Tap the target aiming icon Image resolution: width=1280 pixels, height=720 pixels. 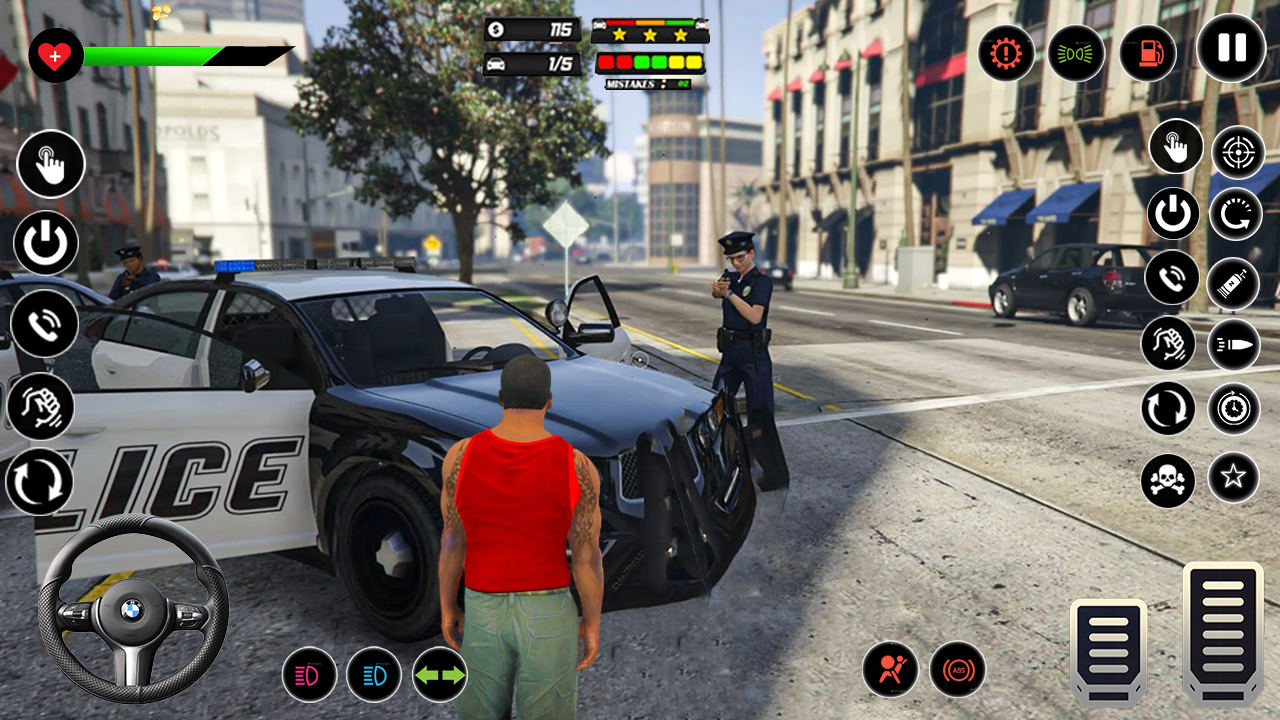point(1235,153)
